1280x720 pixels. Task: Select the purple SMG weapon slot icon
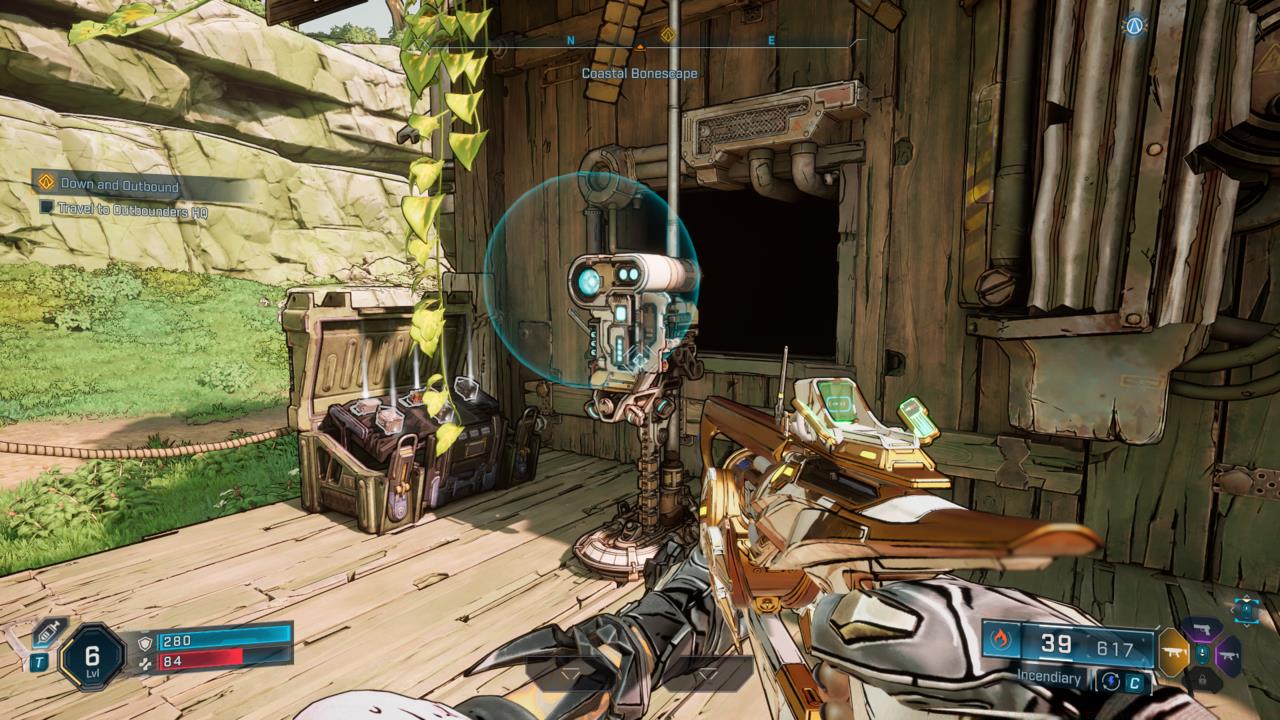(1228, 654)
